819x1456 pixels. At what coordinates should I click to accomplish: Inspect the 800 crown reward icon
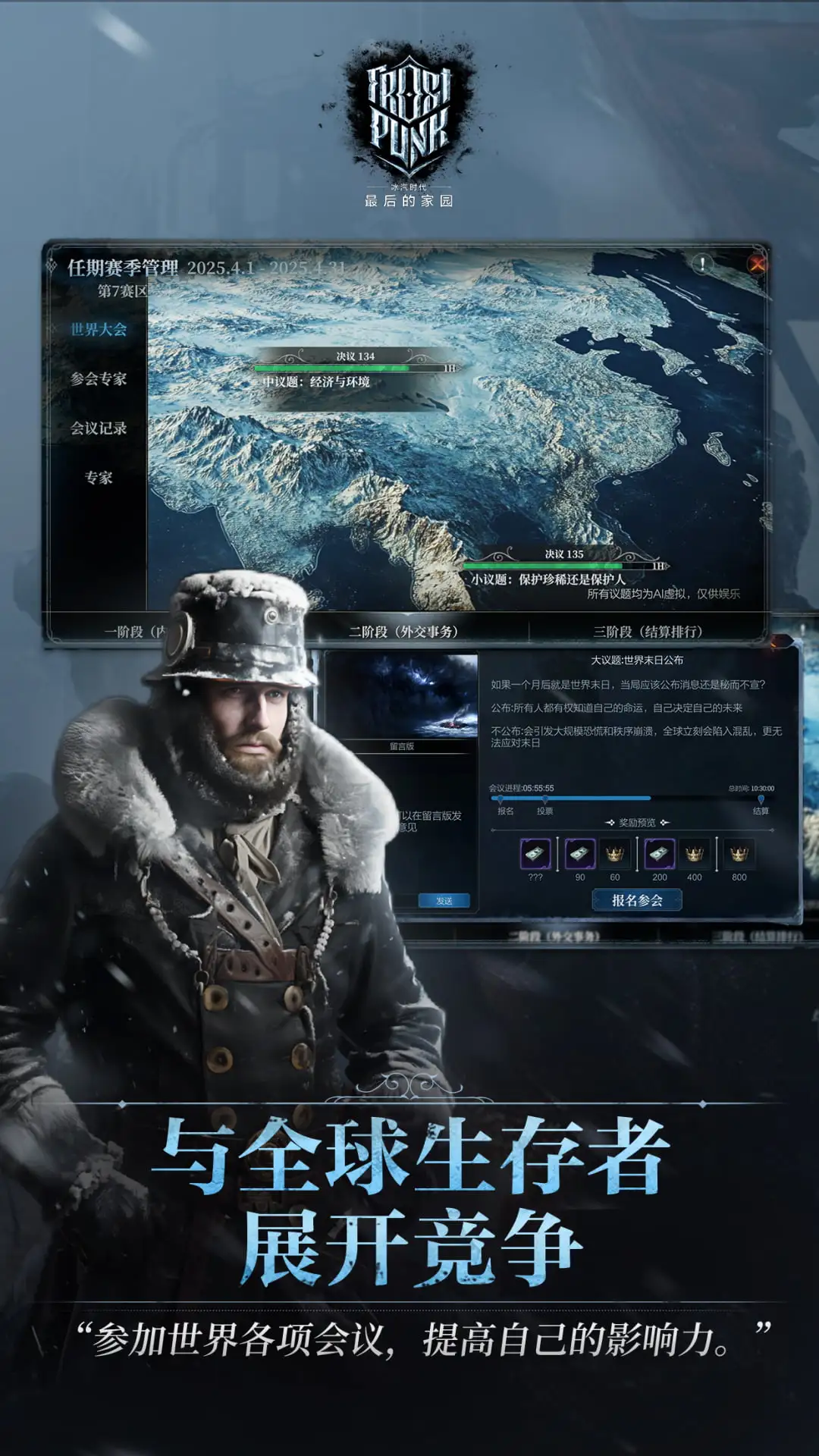pyautogui.click(x=739, y=855)
